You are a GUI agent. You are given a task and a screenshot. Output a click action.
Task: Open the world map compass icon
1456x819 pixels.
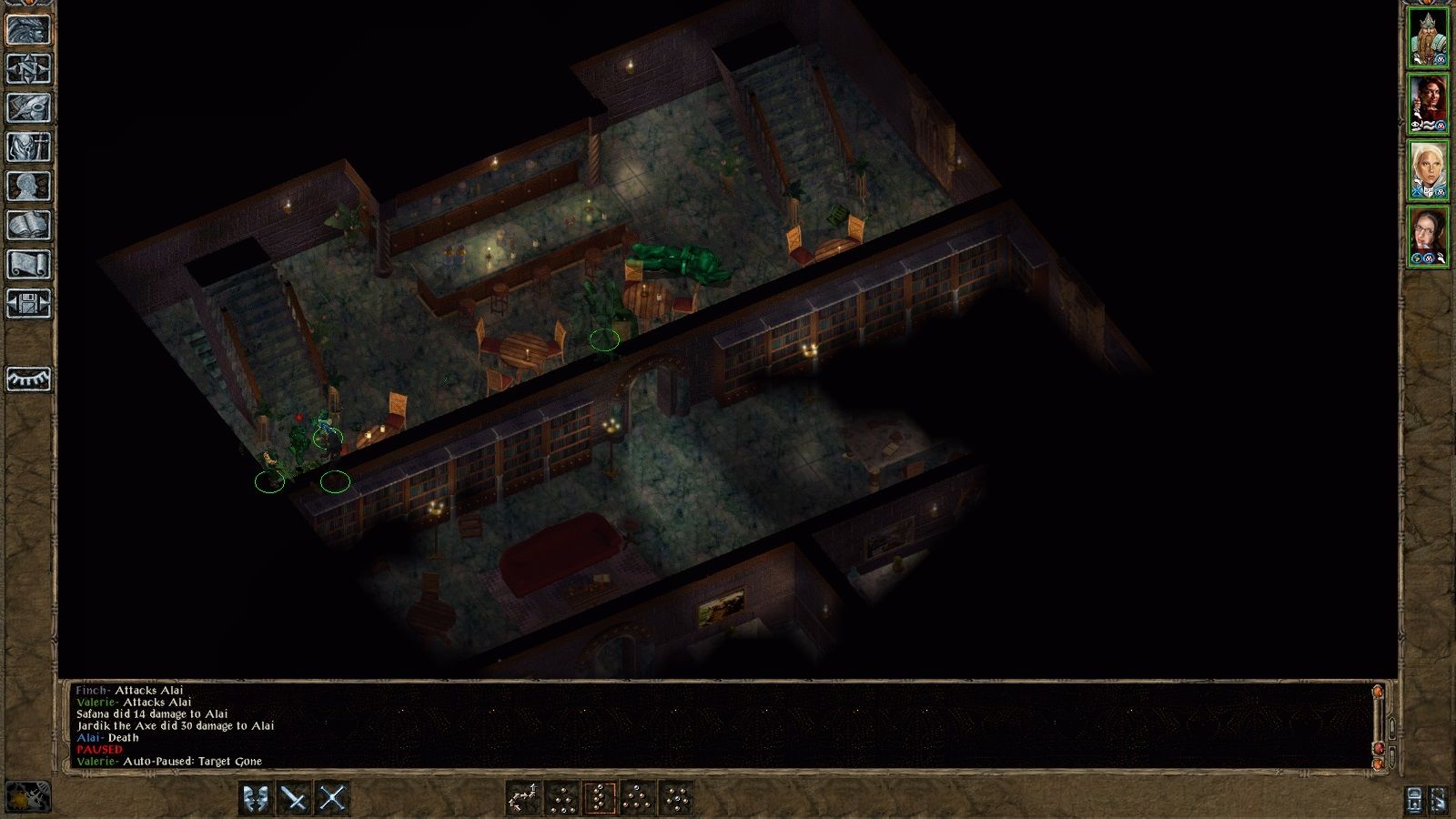25,68
